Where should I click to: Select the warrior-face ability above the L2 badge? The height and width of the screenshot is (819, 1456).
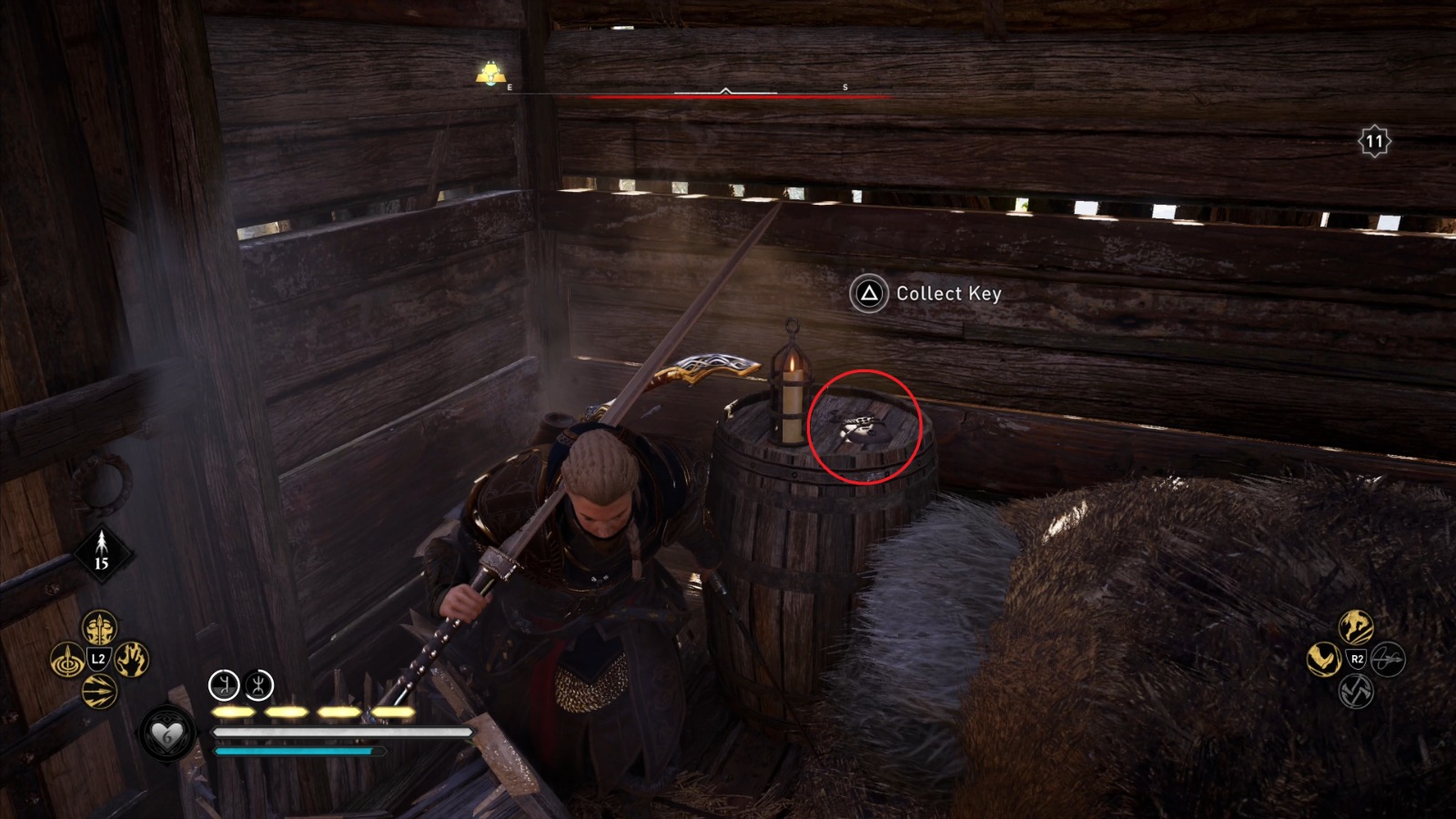pyautogui.click(x=98, y=628)
